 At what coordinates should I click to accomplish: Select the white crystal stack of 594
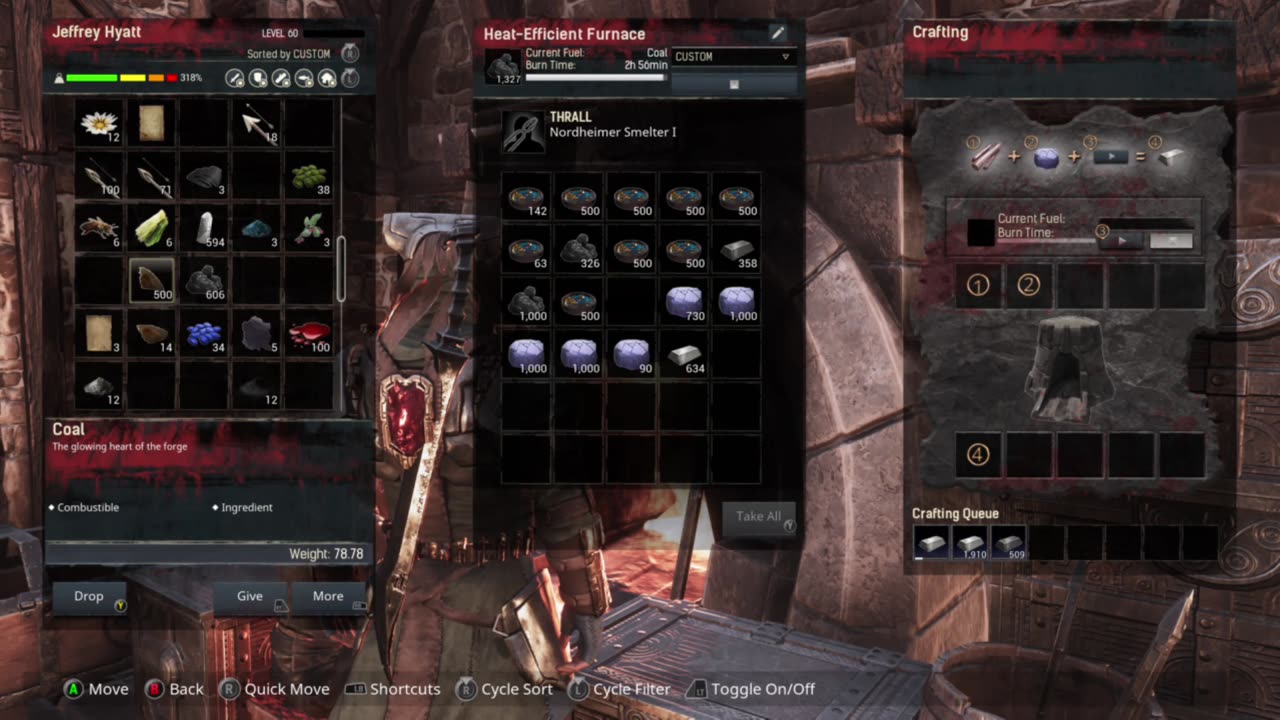point(205,229)
